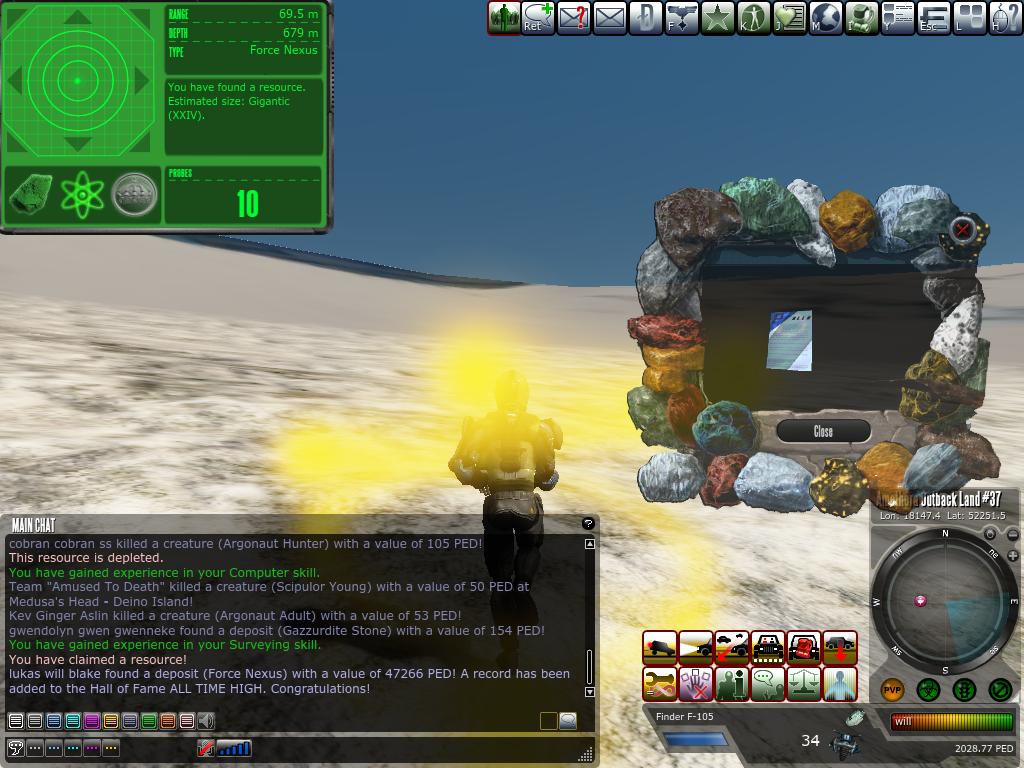Open the globe map icon in the top toolbar
This screenshot has width=1024, height=768.
pos(826,17)
